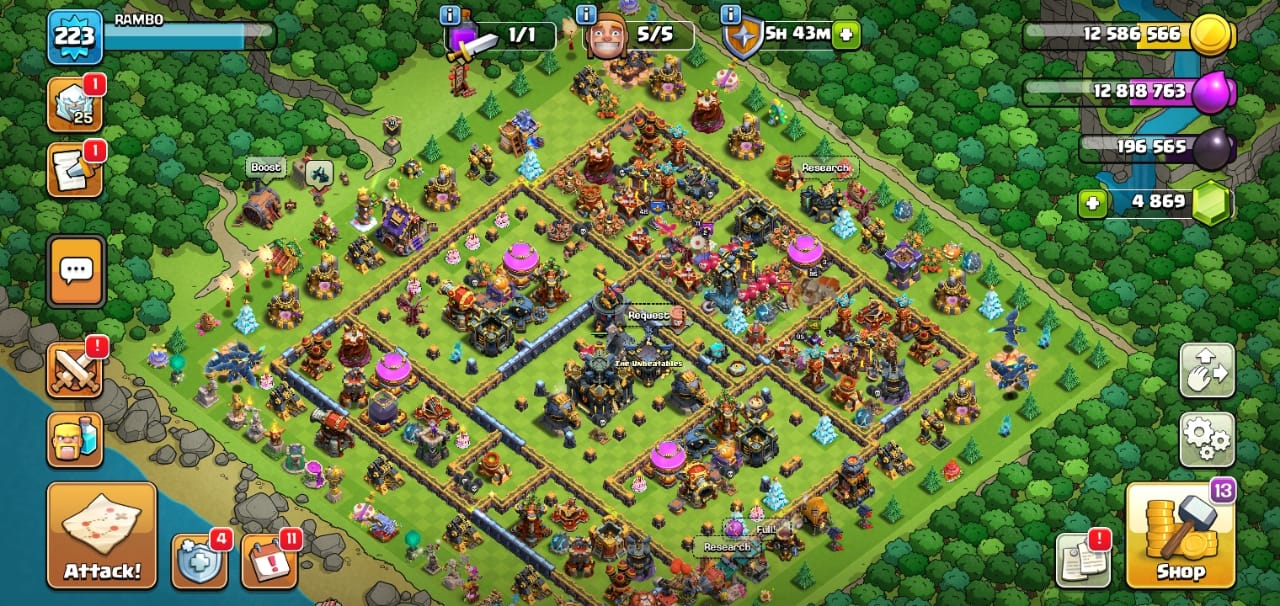Show info for the 1/1 sword counter
The height and width of the screenshot is (606, 1280).
451,15
